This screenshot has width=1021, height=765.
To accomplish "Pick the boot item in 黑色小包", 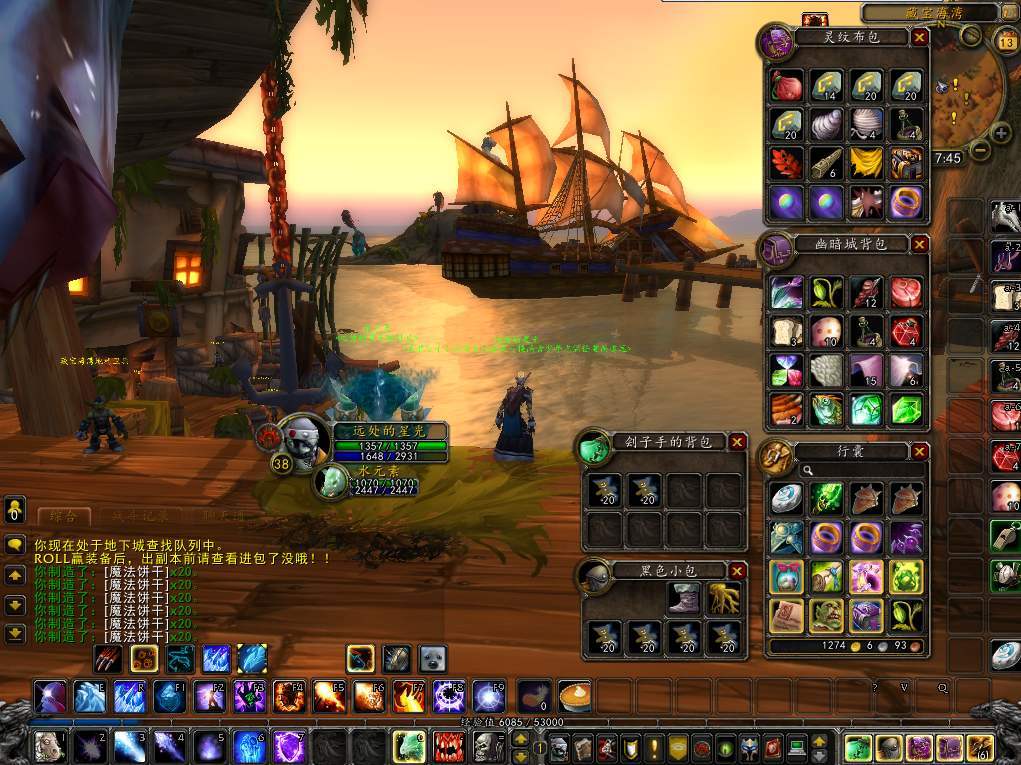I will tap(684, 599).
